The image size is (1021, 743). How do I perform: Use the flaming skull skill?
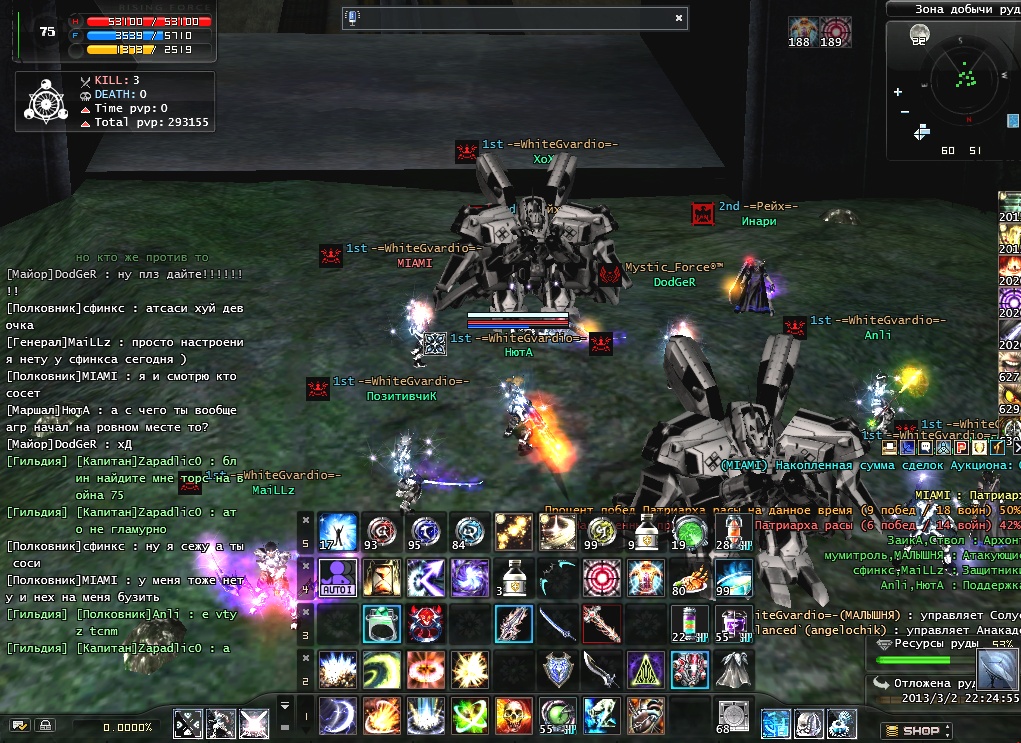click(512, 716)
